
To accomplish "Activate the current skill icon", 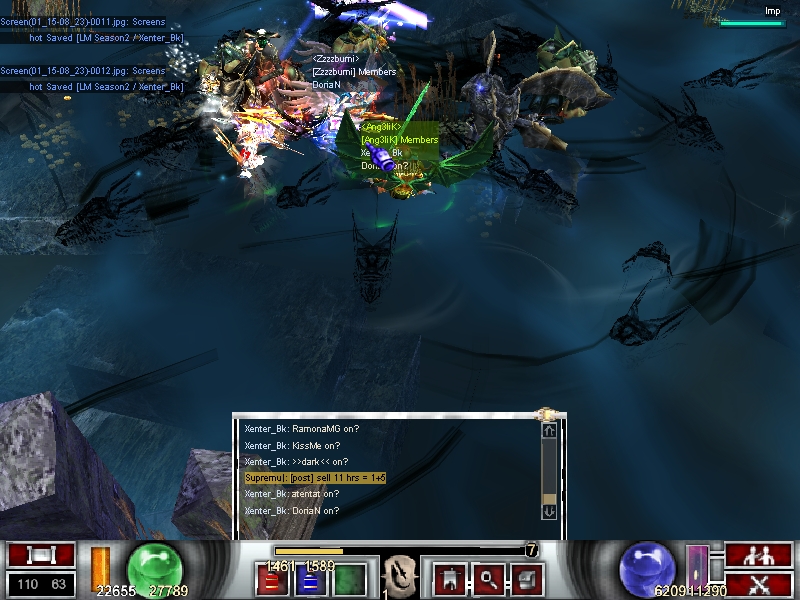I will (400, 577).
